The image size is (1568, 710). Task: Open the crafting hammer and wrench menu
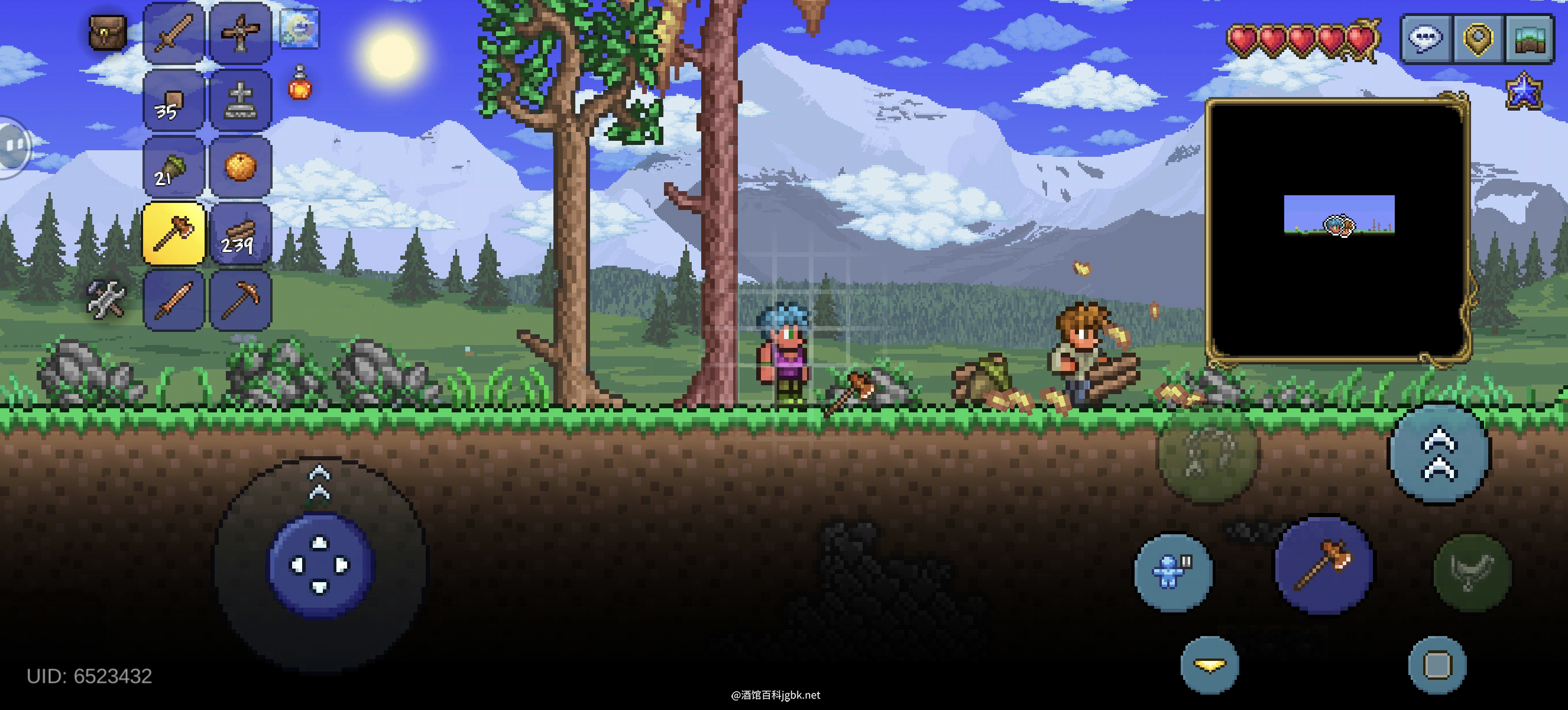pos(106,299)
